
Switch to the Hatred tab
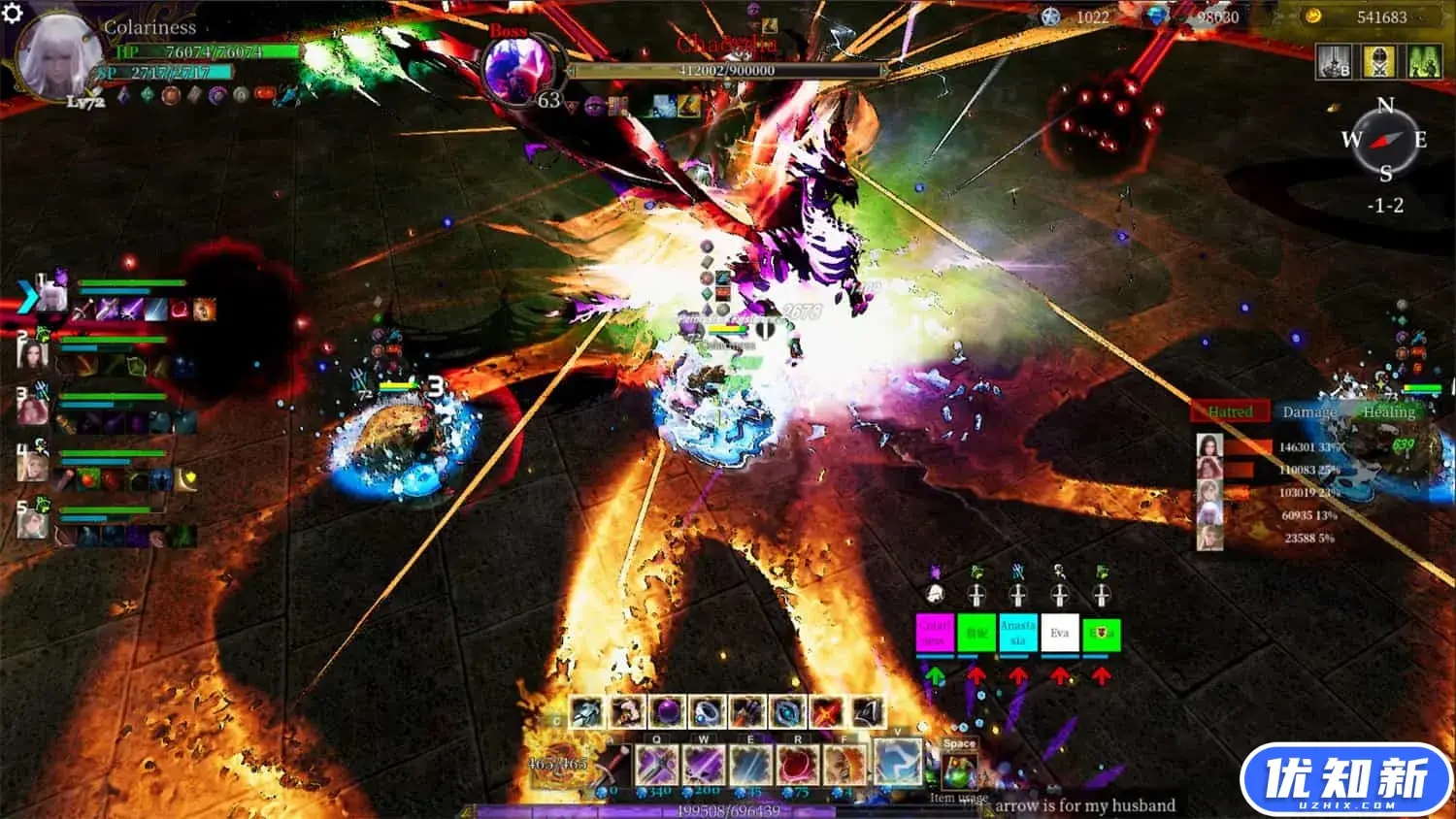coord(1230,411)
